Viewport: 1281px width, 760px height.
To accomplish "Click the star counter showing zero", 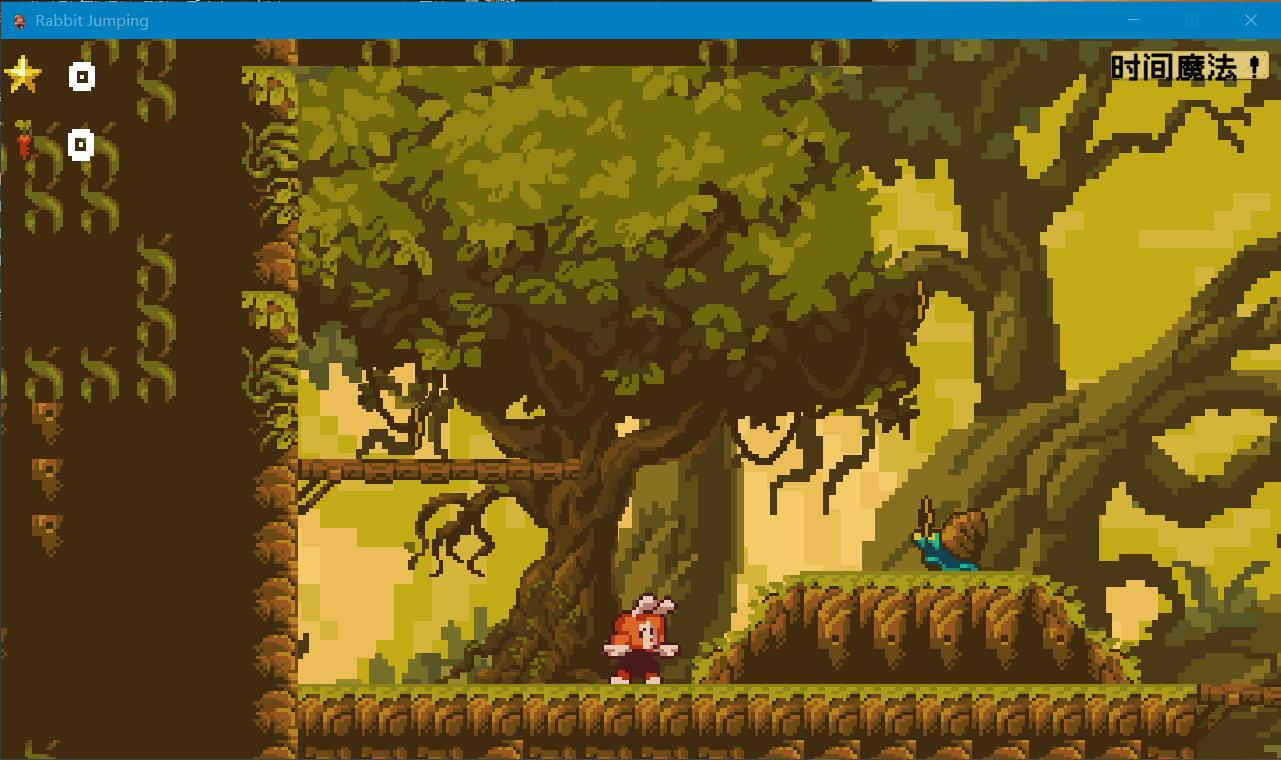I will coord(81,76).
